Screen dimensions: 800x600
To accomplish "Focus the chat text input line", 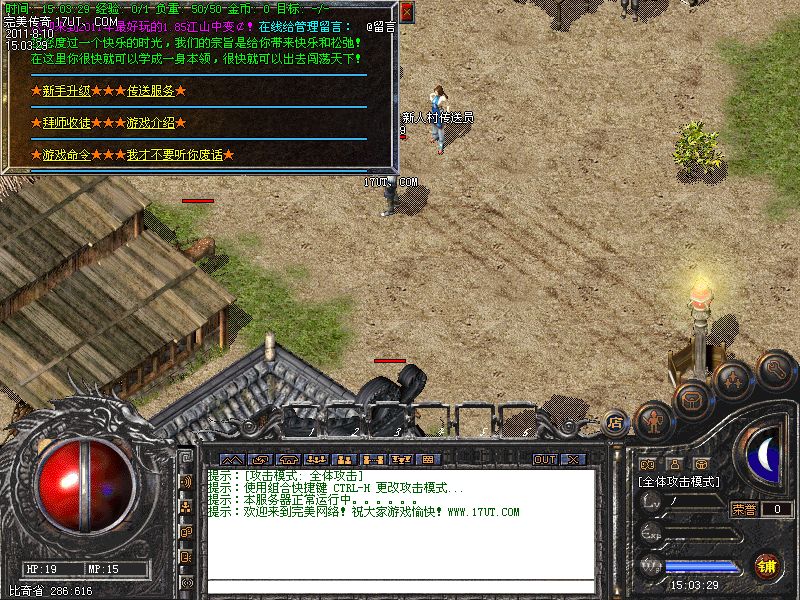I will tap(400, 586).
